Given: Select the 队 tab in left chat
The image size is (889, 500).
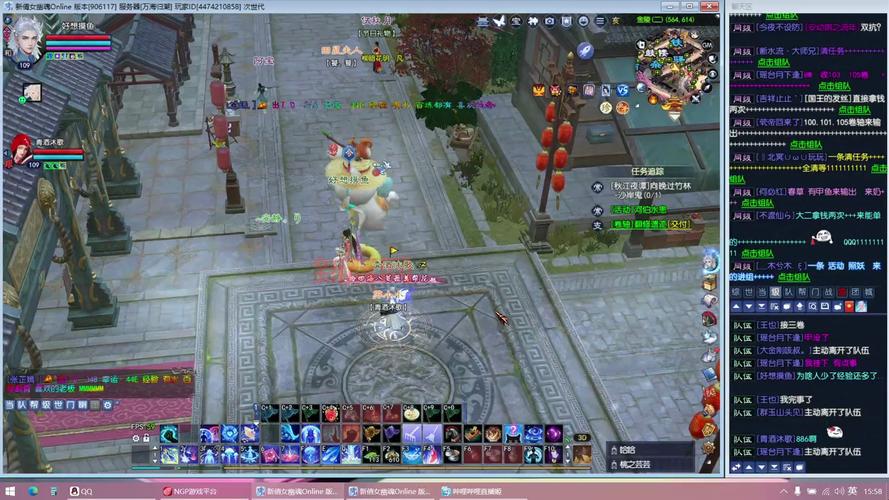Looking at the screenshot, I should (x=20, y=405).
